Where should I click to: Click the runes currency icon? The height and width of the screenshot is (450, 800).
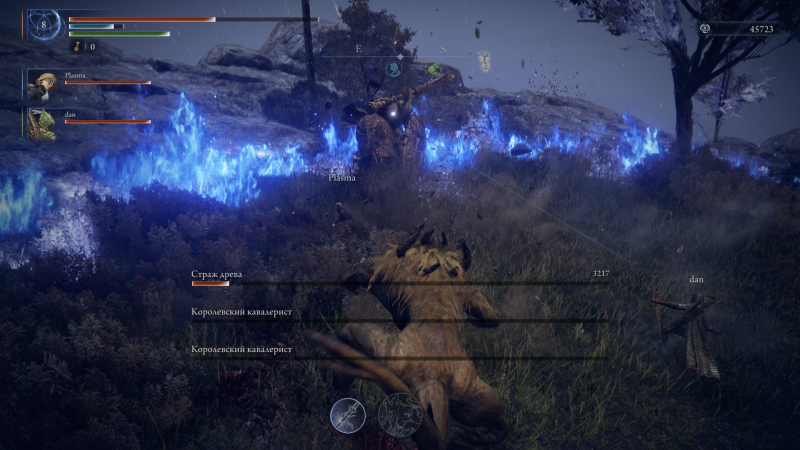[707, 29]
